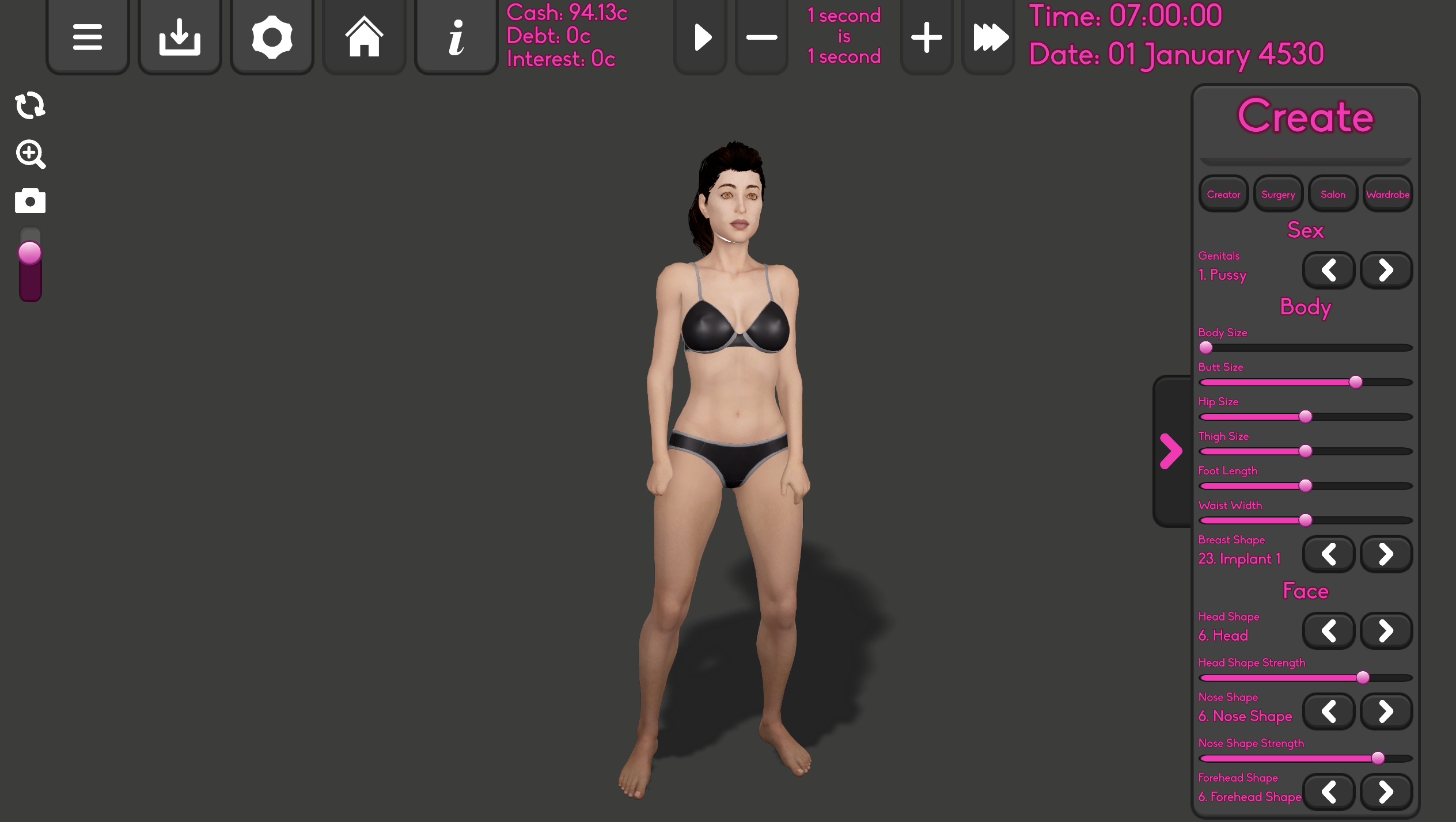Open the settings gear

[271, 36]
